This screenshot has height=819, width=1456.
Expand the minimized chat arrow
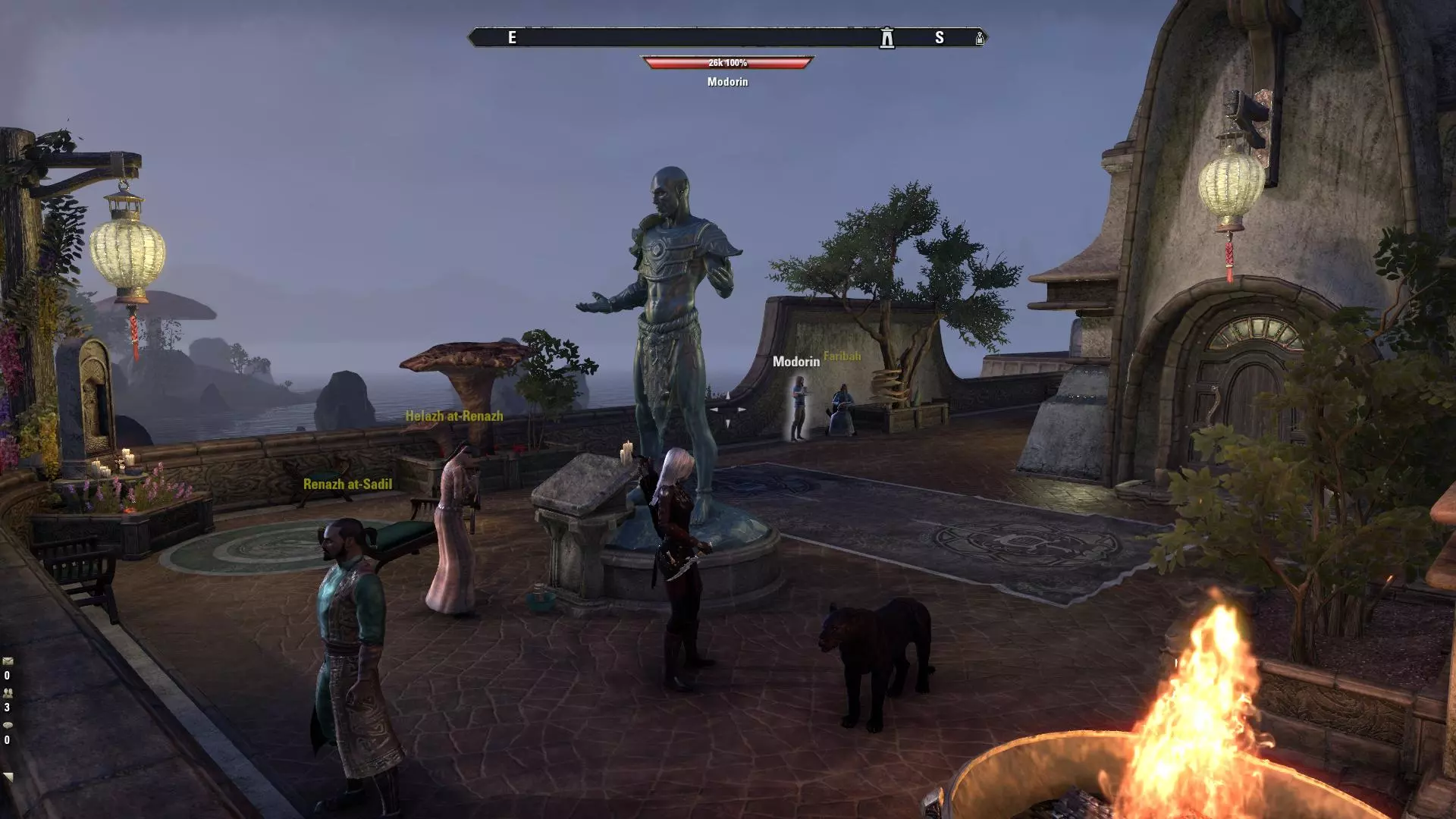(x=8, y=777)
